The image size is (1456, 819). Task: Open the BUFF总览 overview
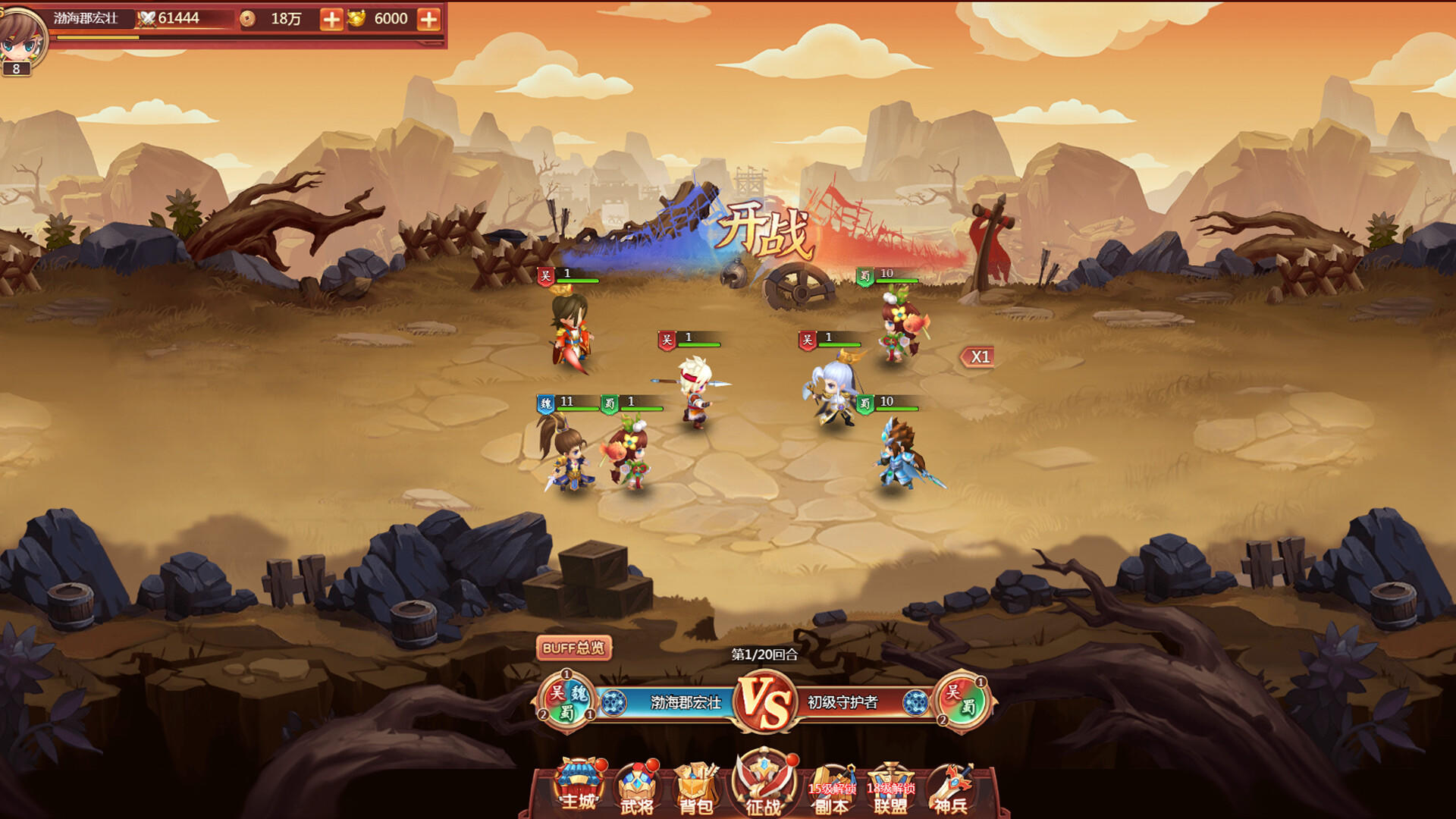click(x=573, y=648)
